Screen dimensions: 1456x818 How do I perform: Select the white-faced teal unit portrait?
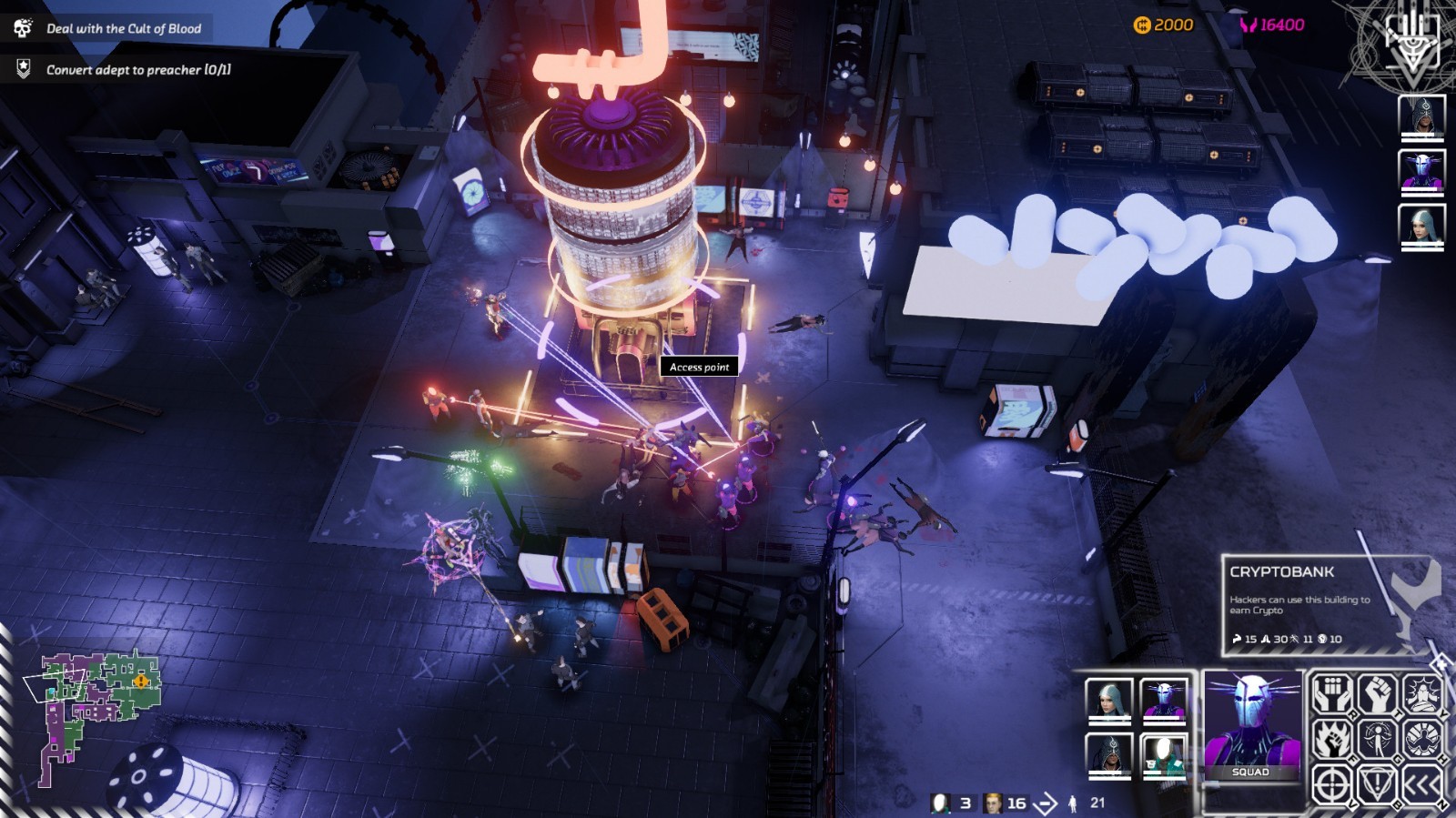[x=1164, y=754]
